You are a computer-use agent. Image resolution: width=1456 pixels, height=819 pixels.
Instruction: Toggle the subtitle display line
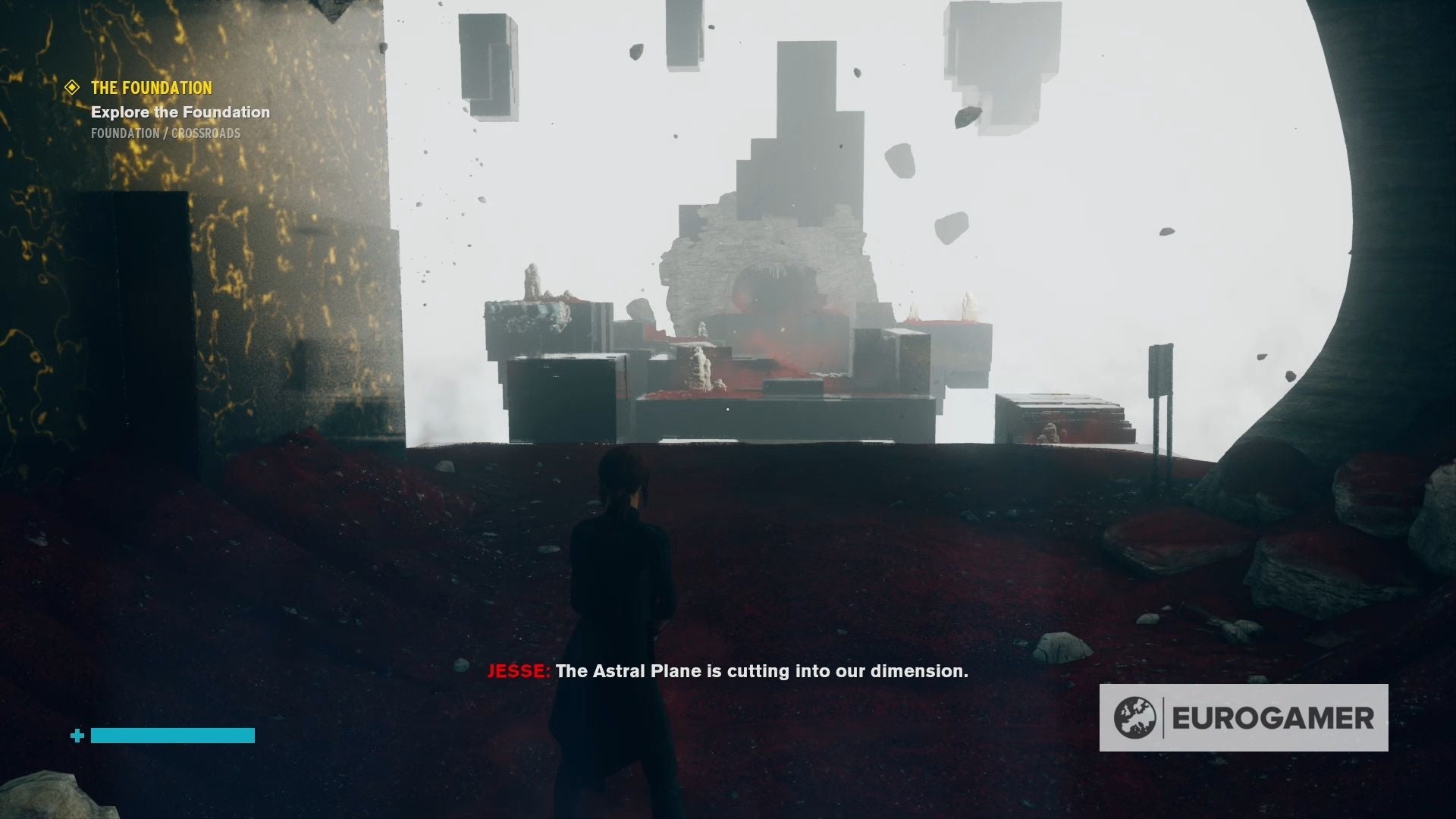pos(728,671)
